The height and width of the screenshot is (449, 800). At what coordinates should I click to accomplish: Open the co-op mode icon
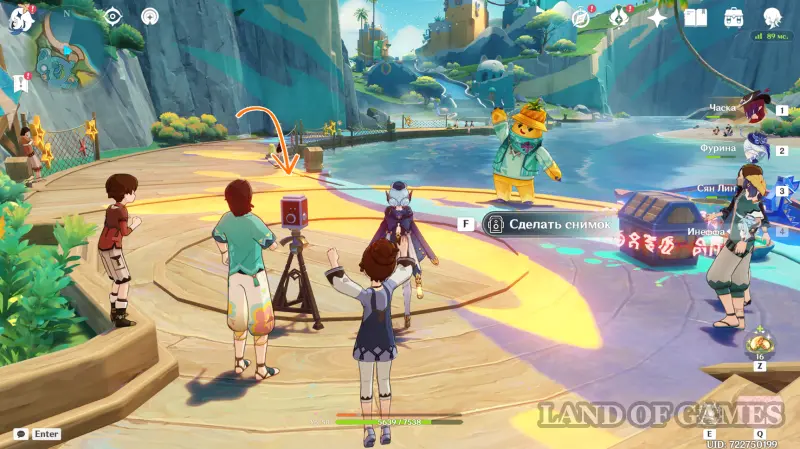click(149, 17)
